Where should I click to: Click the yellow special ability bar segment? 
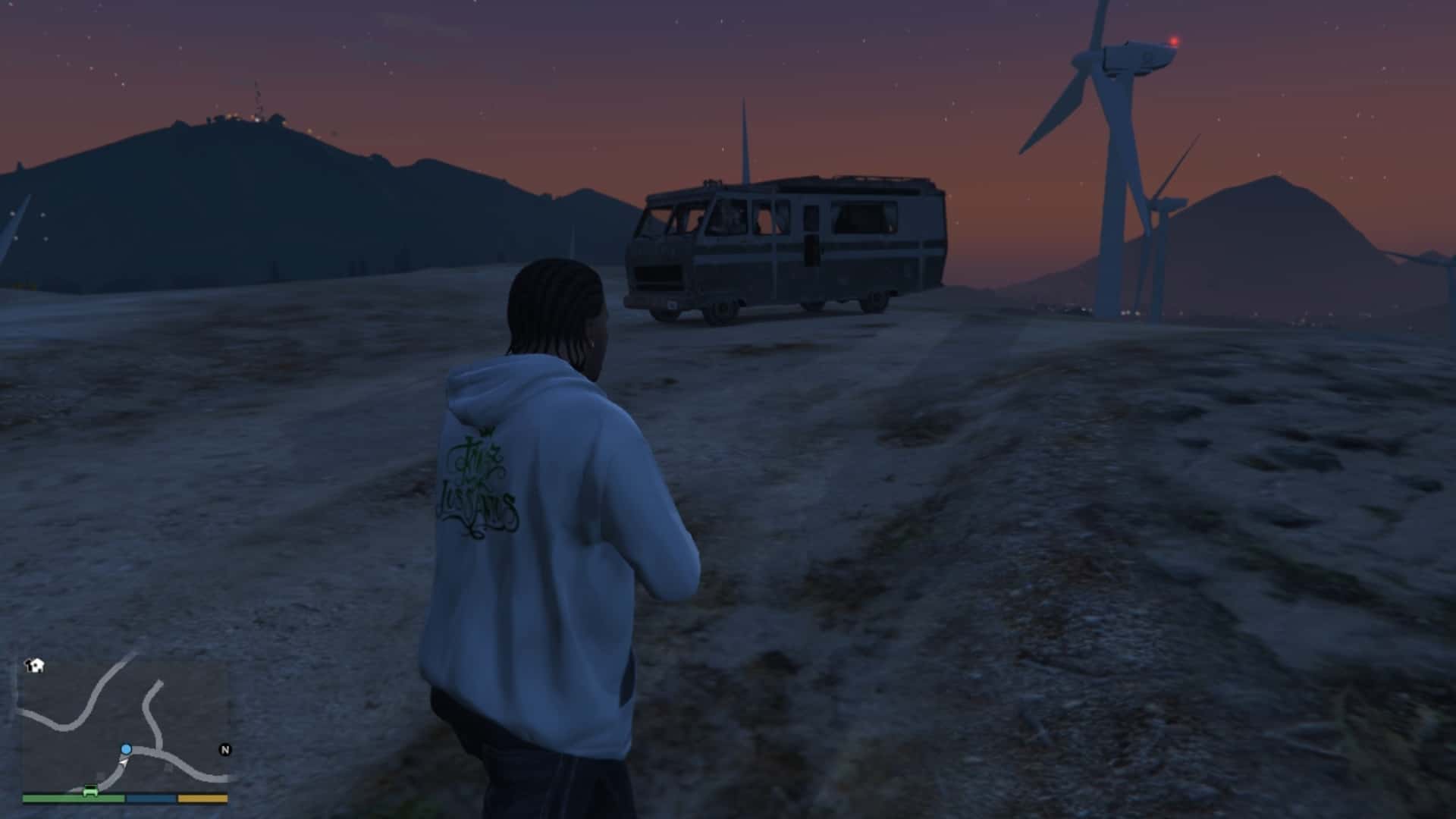pyautogui.click(x=202, y=799)
